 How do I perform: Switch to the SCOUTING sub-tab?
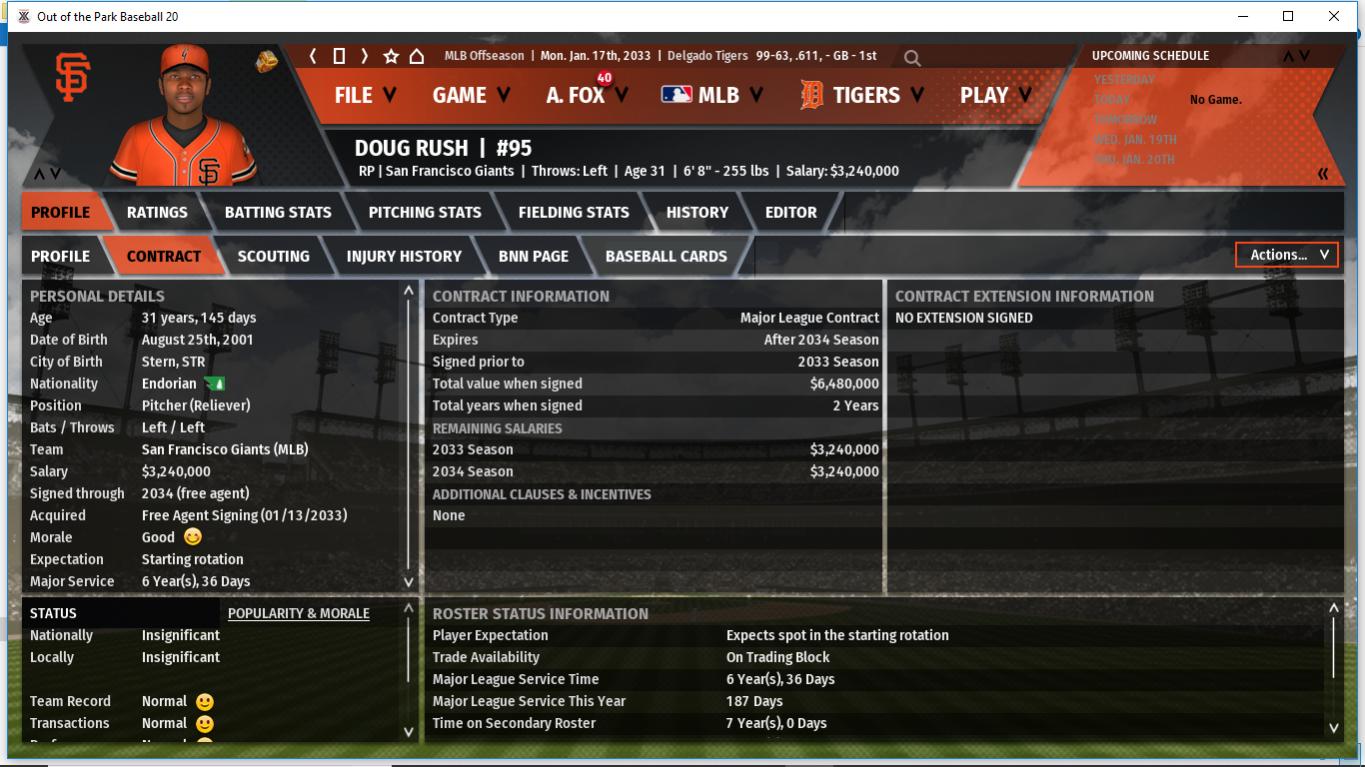(x=273, y=256)
